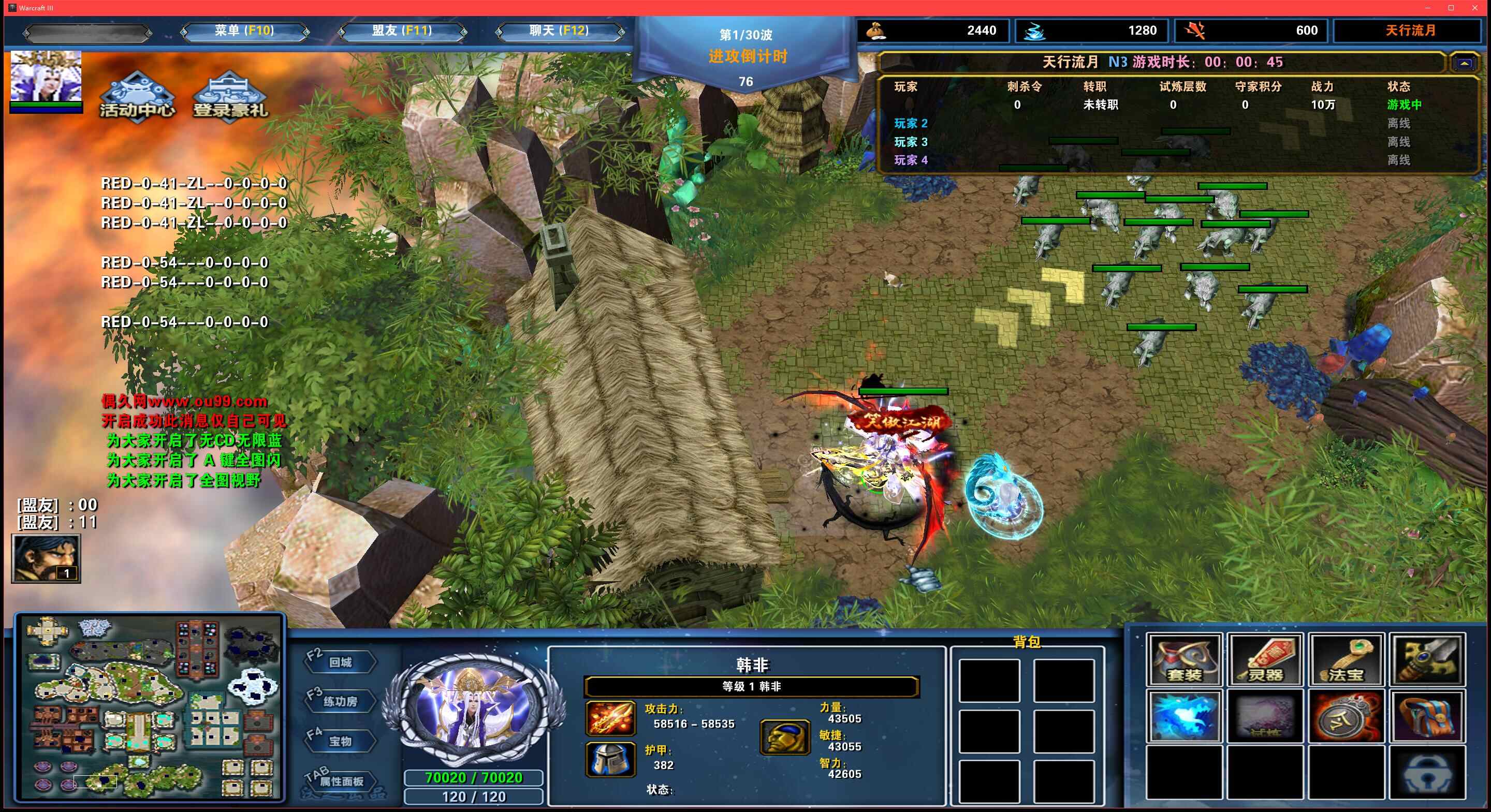
Task: Open the 活动中心 event center
Action: (137, 97)
